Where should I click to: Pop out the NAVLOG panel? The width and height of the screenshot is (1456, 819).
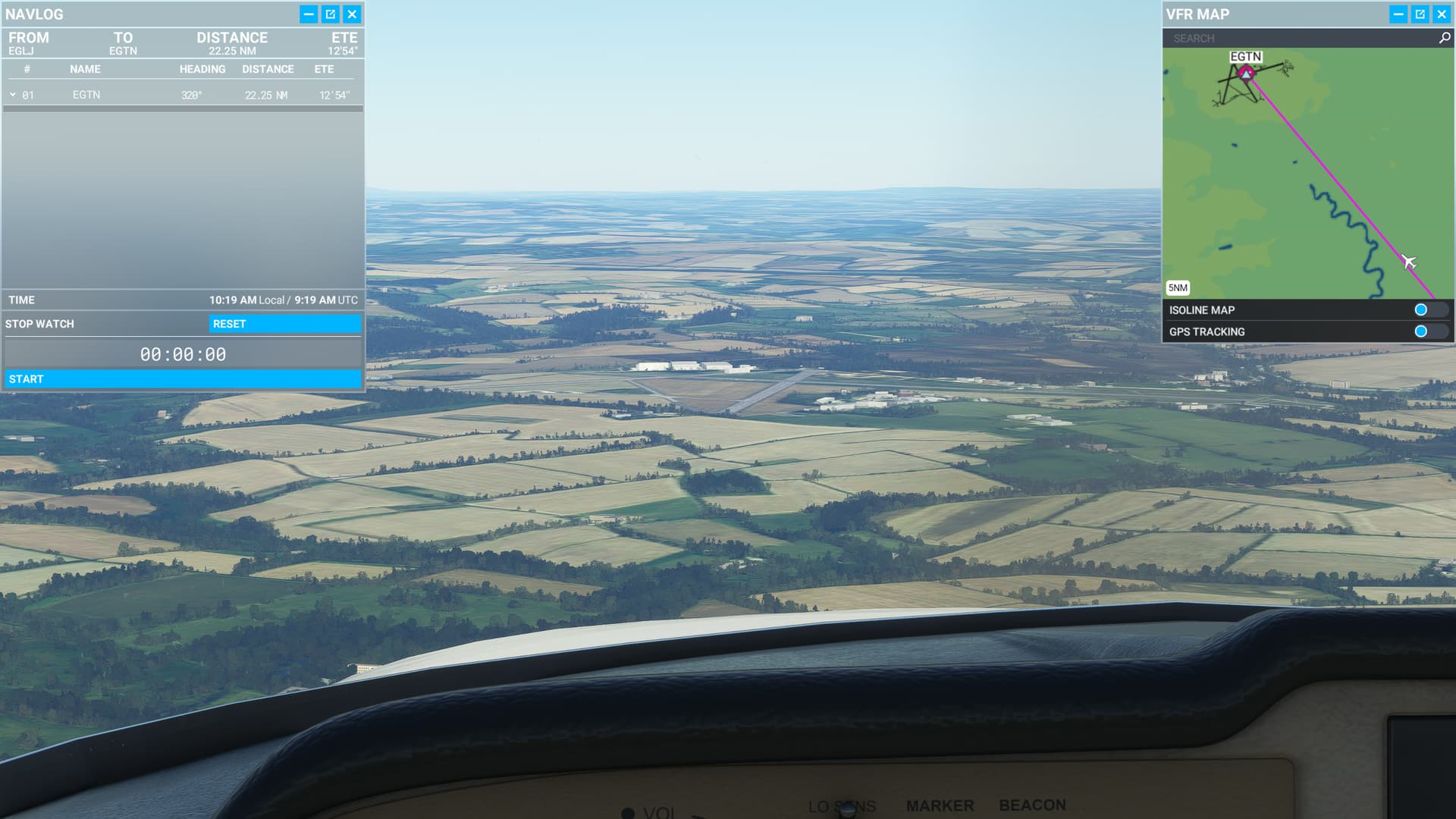pyautogui.click(x=330, y=14)
